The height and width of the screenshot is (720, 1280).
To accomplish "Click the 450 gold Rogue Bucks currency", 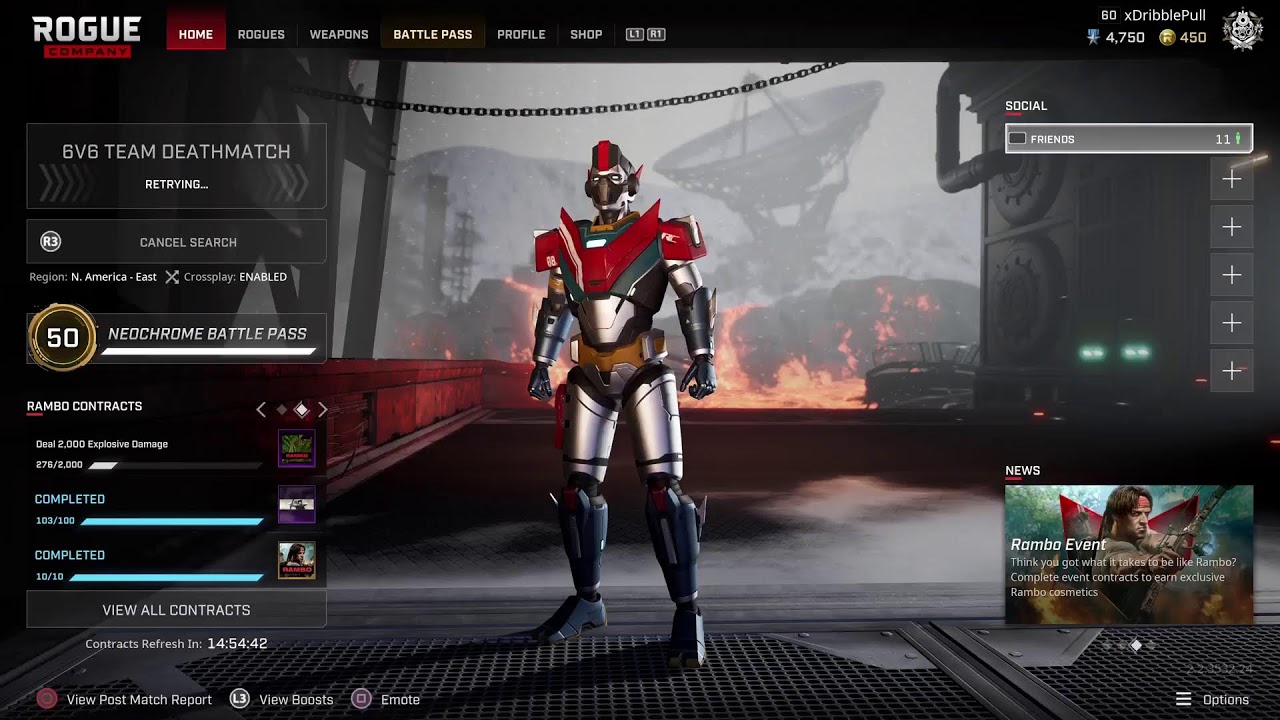I will pos(1183,38).
